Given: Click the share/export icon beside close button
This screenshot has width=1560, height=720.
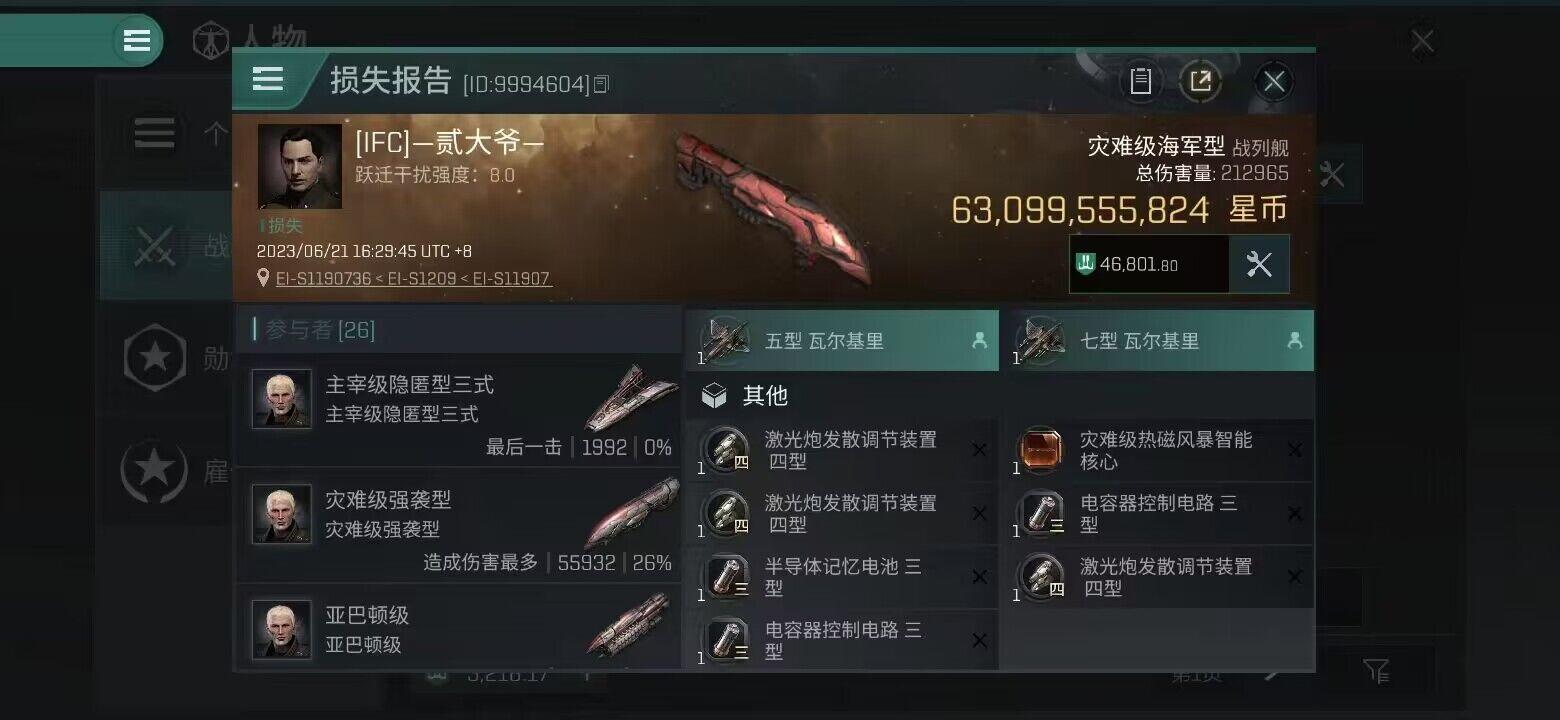Looking at the screenshot, I should (x=1203, y=81).
